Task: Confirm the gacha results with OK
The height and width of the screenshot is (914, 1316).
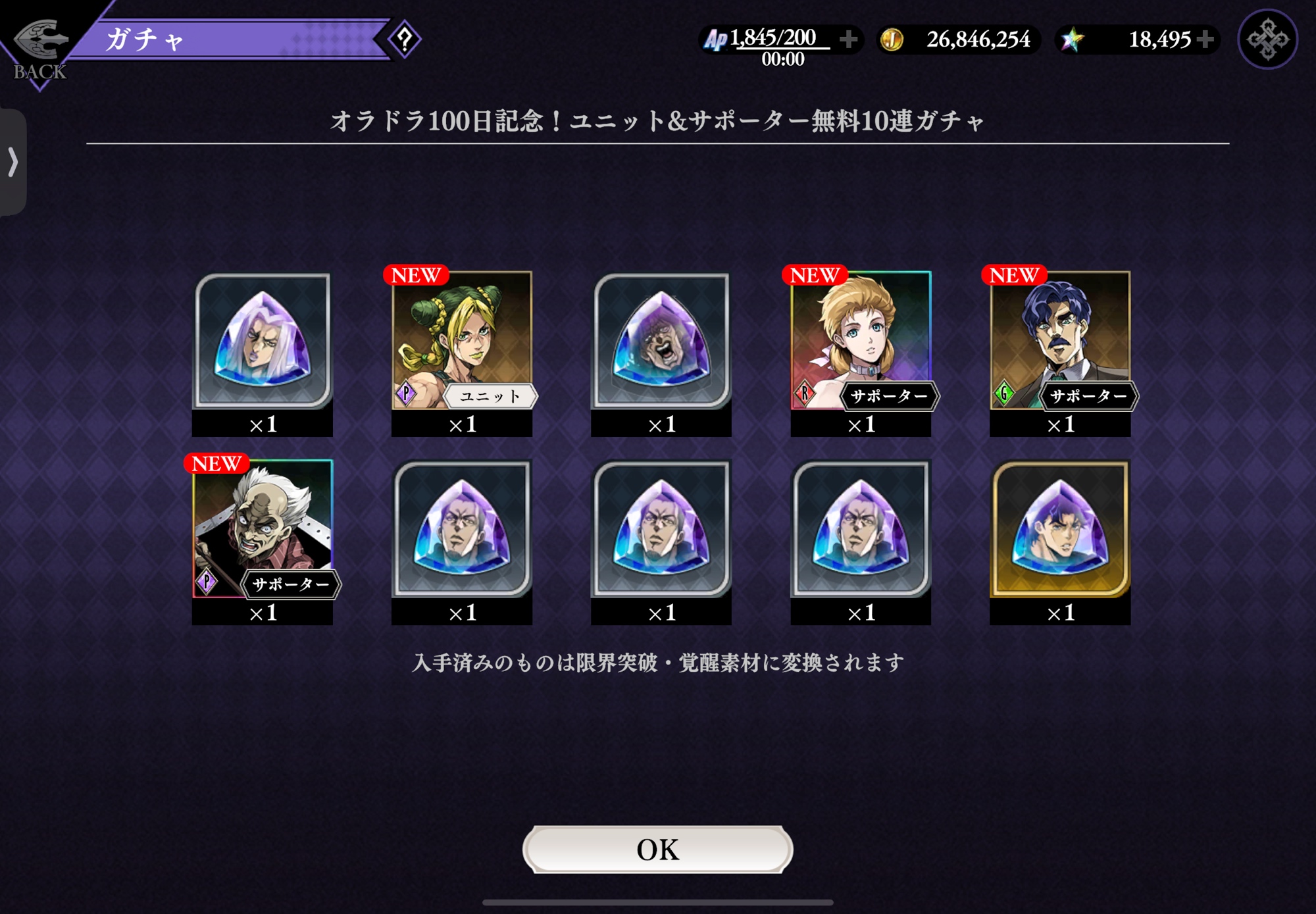Action: point(657,850)
